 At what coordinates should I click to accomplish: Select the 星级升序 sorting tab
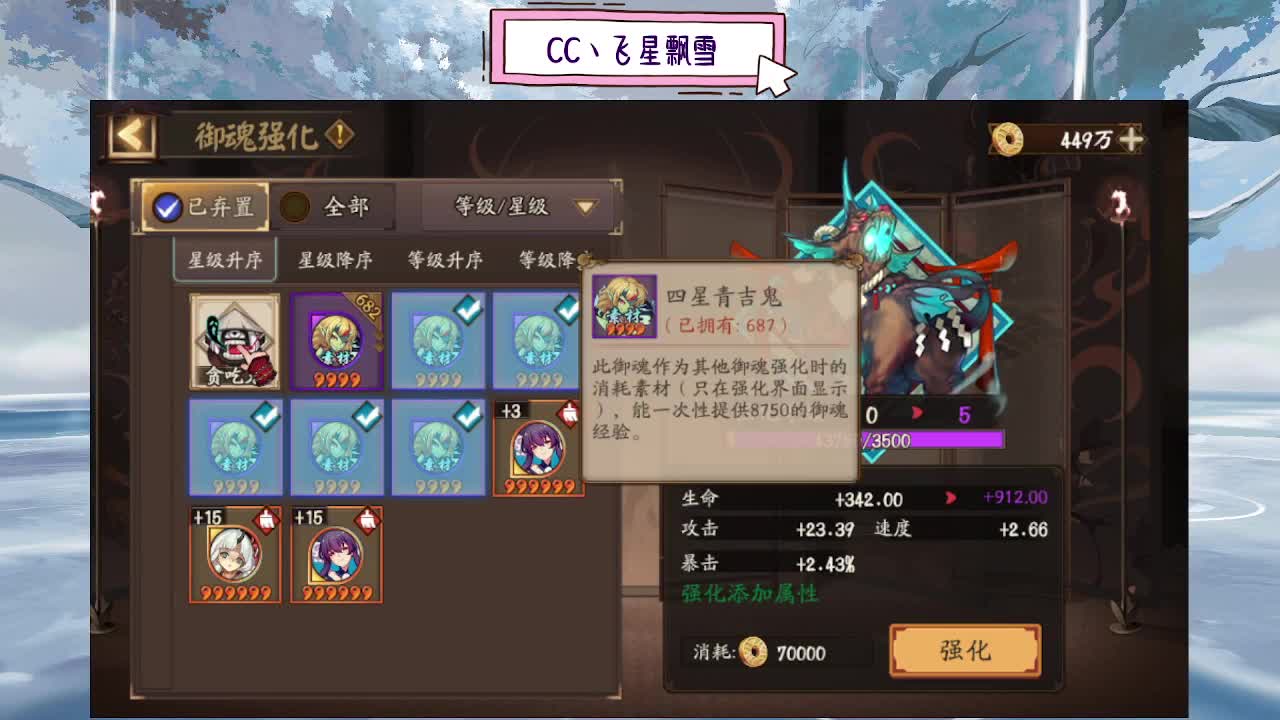click(224, 259)
